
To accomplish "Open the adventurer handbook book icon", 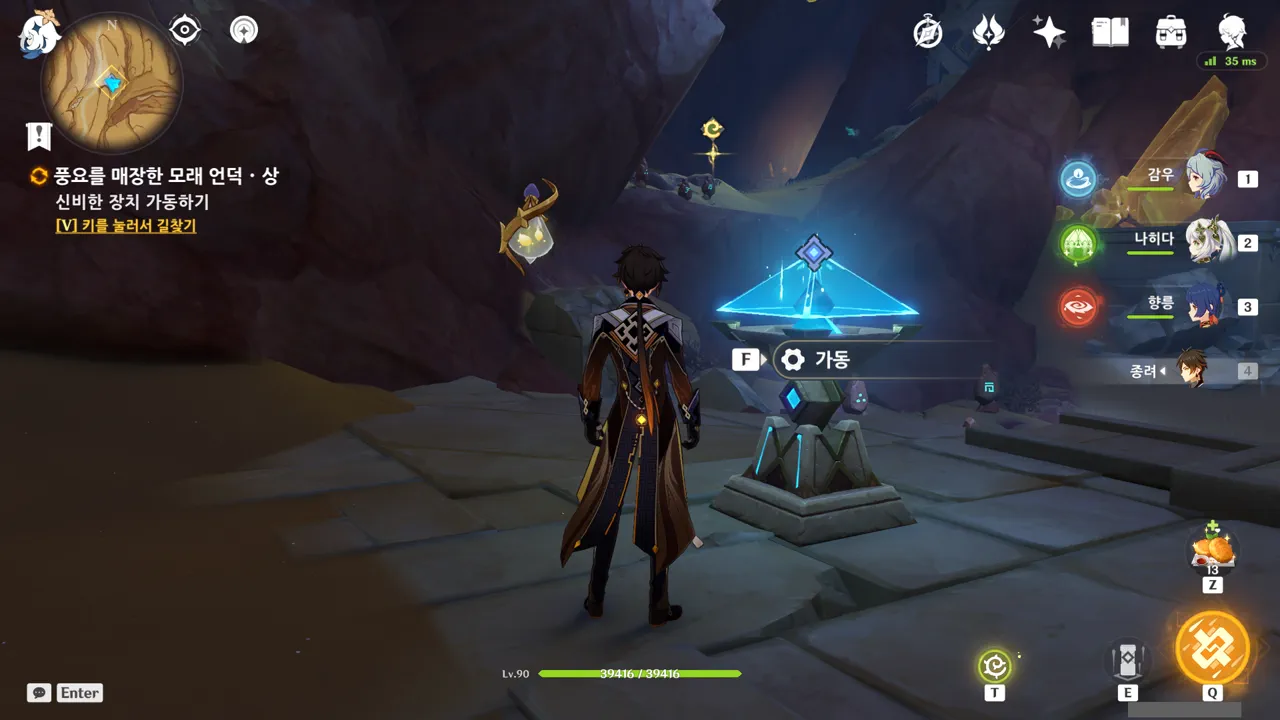I will tap(1110, 32).
